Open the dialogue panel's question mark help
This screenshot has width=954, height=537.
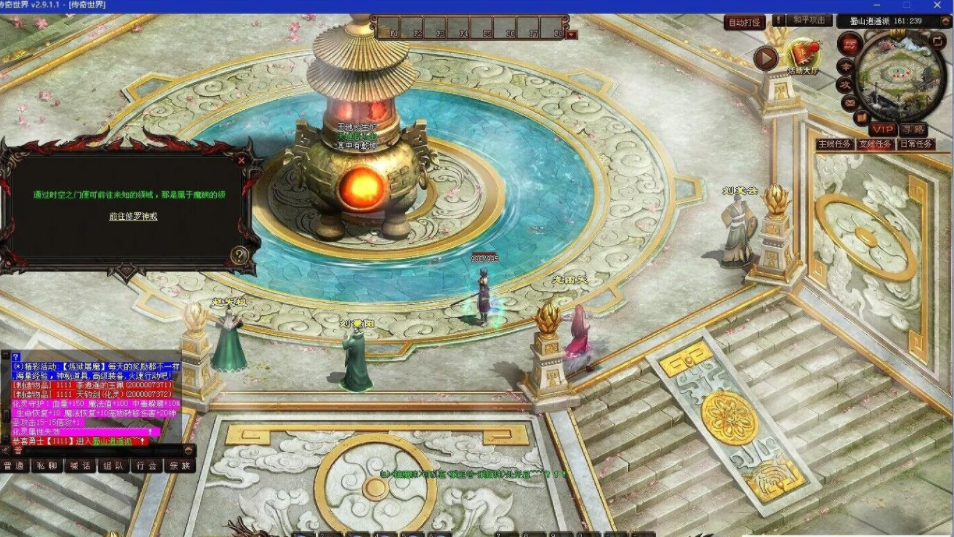pyautogui.click(x=239, y=255)
